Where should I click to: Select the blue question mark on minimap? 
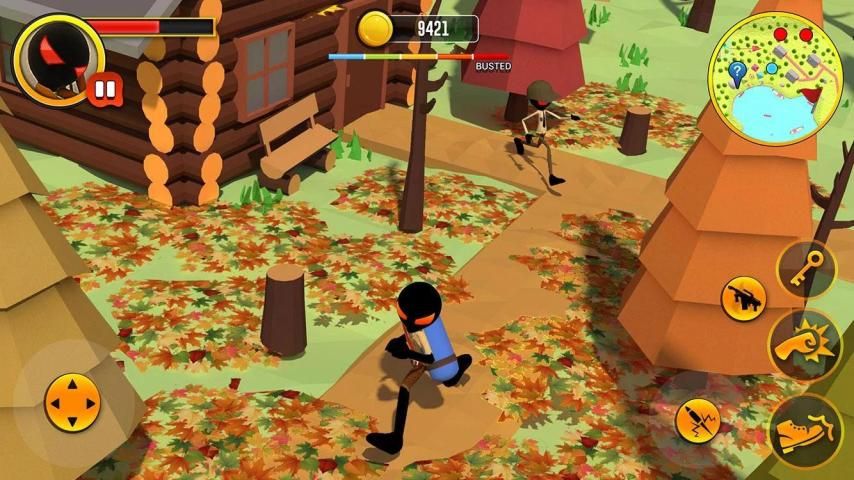click(737, 71)
